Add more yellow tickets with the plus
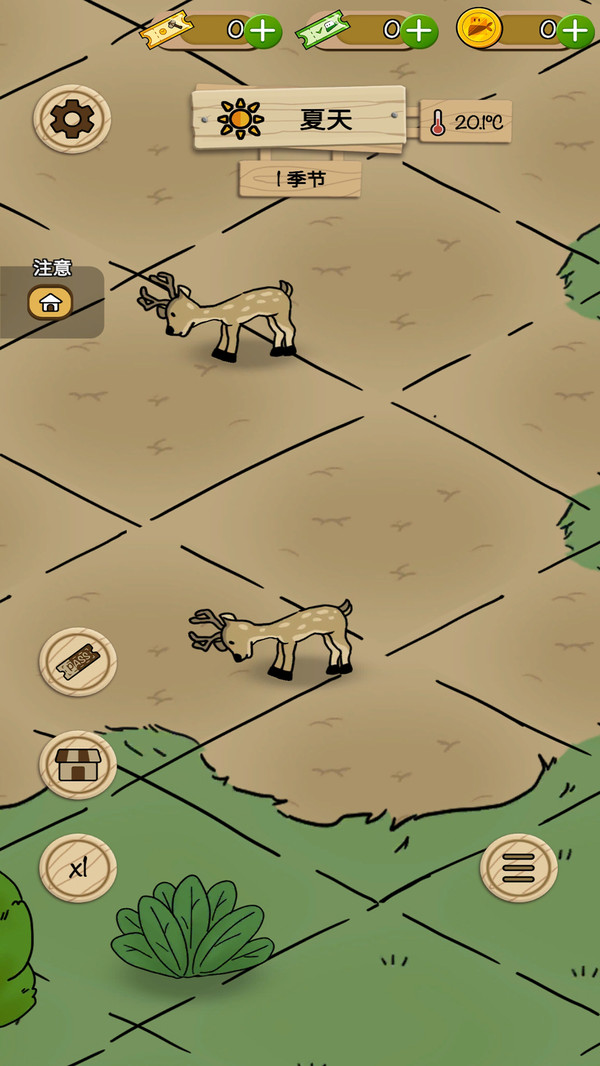600x1066 pixels. 262,31
